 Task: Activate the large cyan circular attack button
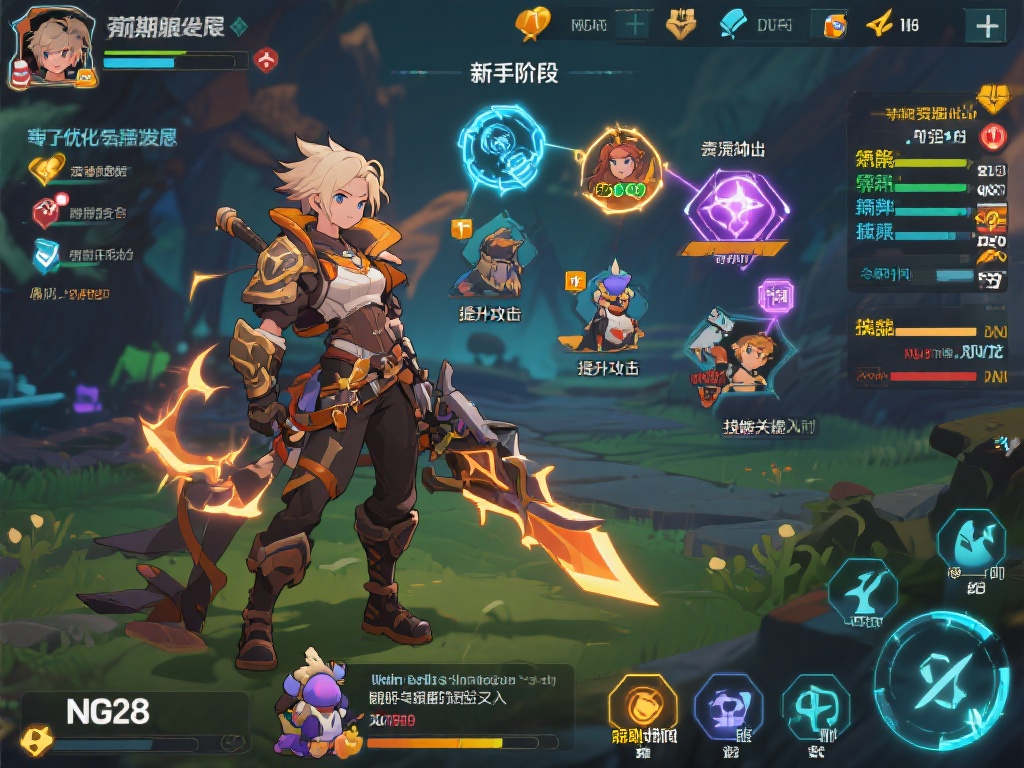[x=941, y=681]
